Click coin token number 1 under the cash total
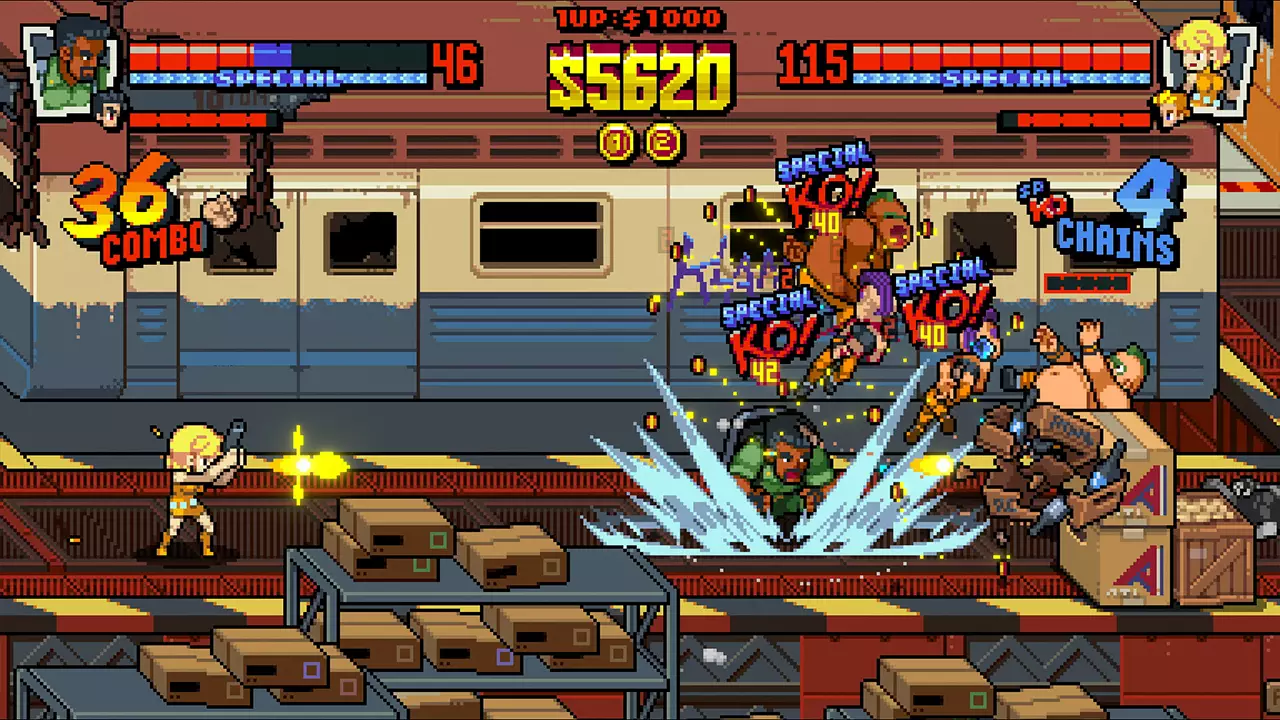Image resolution: width=1280 pixels, height=720 pixels. [617, 142]
